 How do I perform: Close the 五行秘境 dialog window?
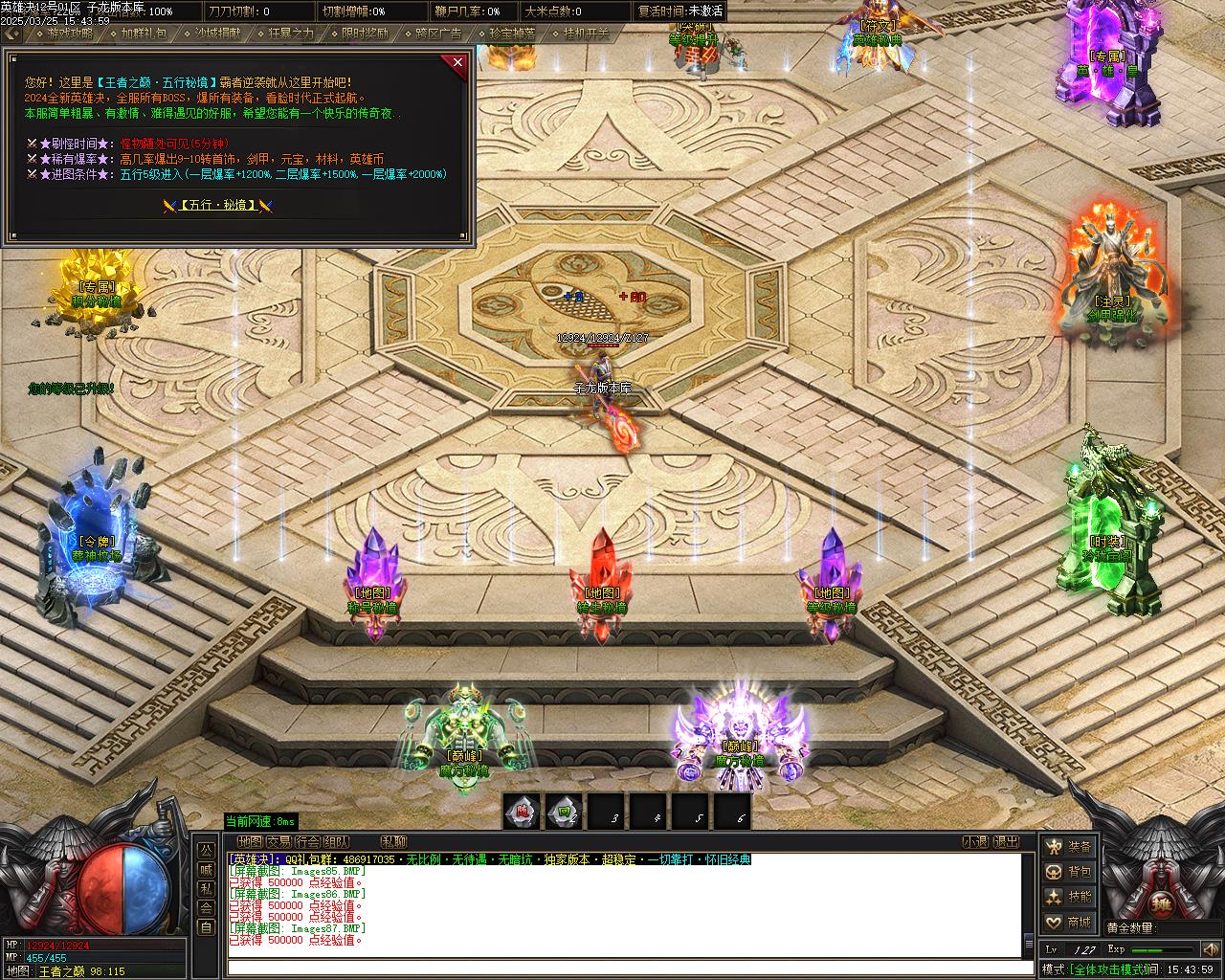point(457,64)
